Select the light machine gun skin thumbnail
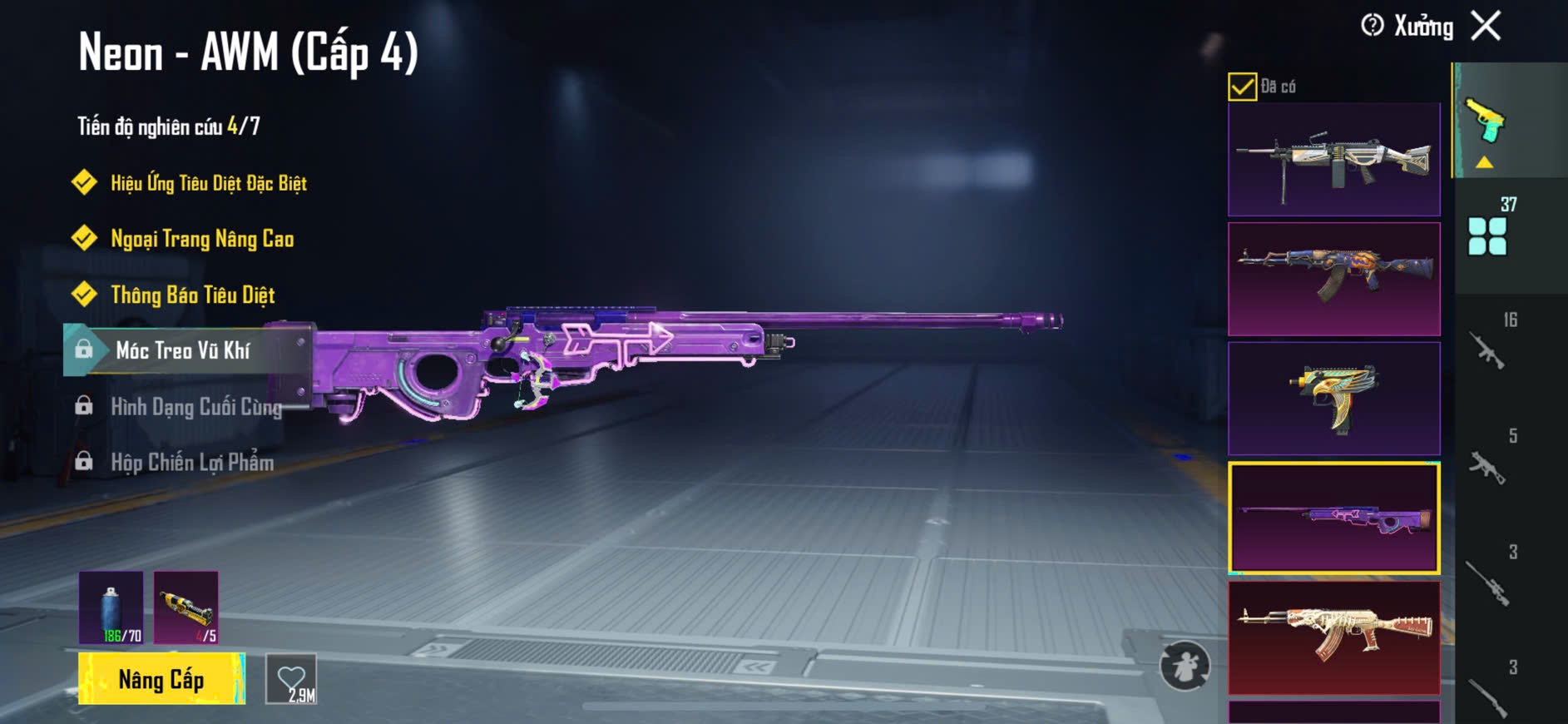The image size is (1568, 724). 1333,160
